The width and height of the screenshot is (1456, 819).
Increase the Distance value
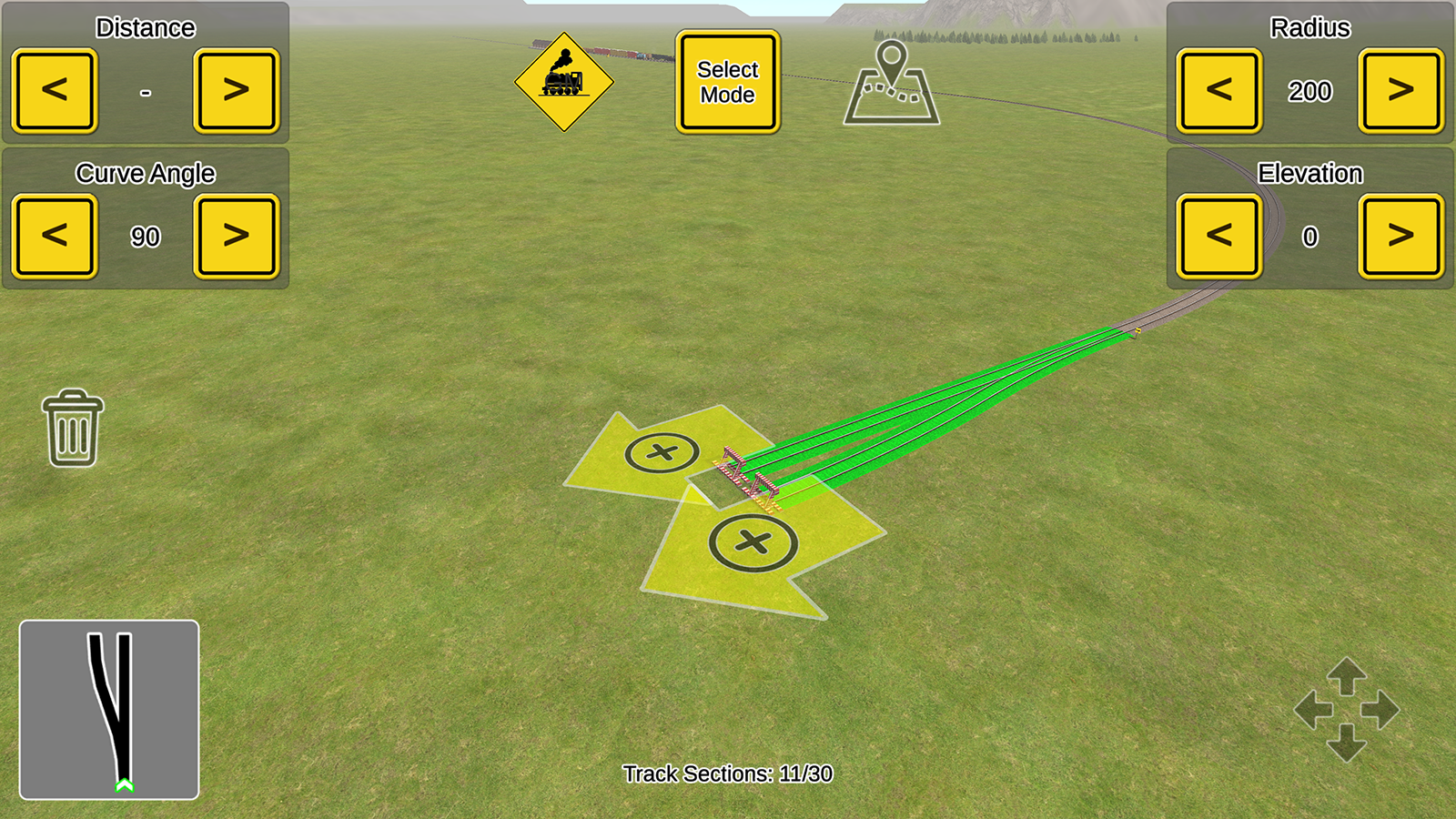pyautogui.click(x=236, y=90)
